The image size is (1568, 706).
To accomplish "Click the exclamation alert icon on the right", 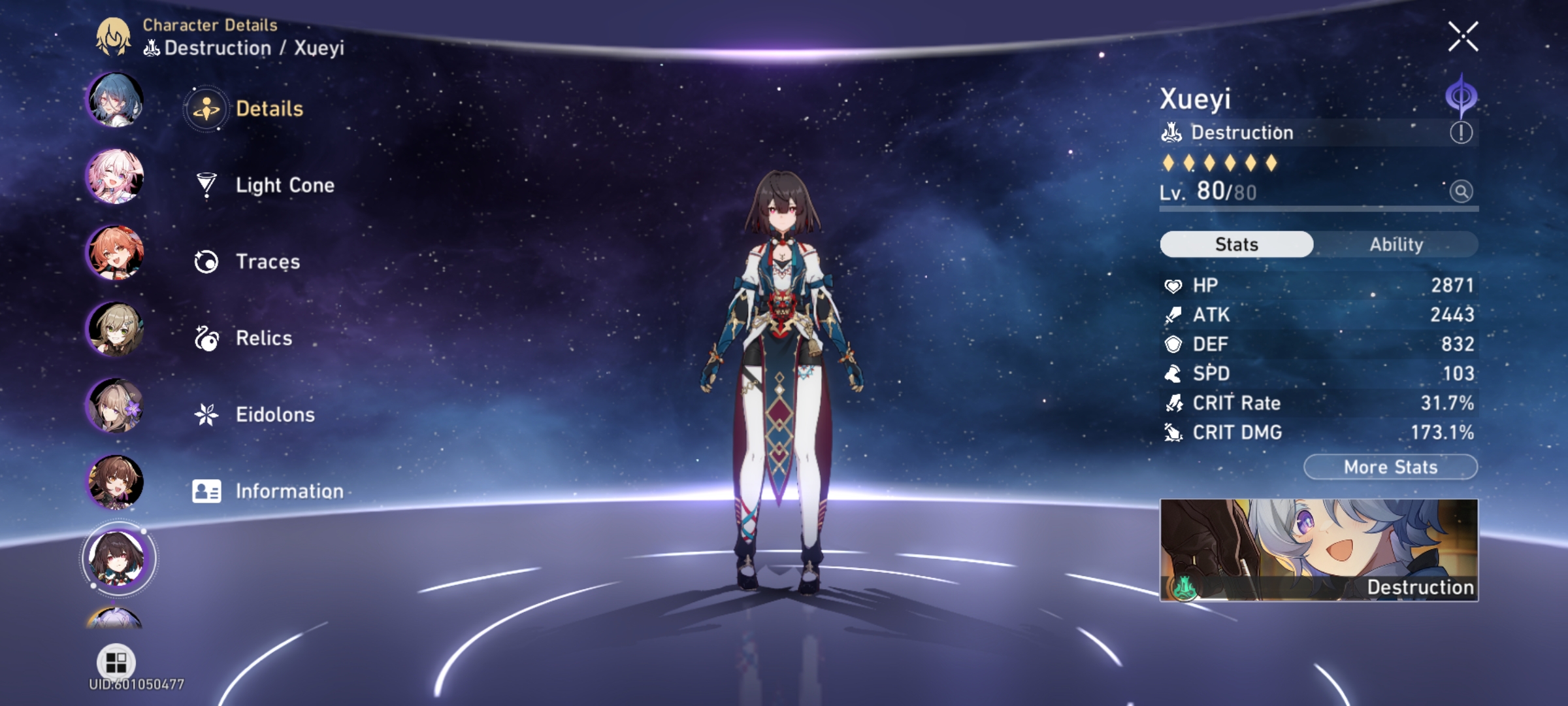I will [x=1462, y=132].
